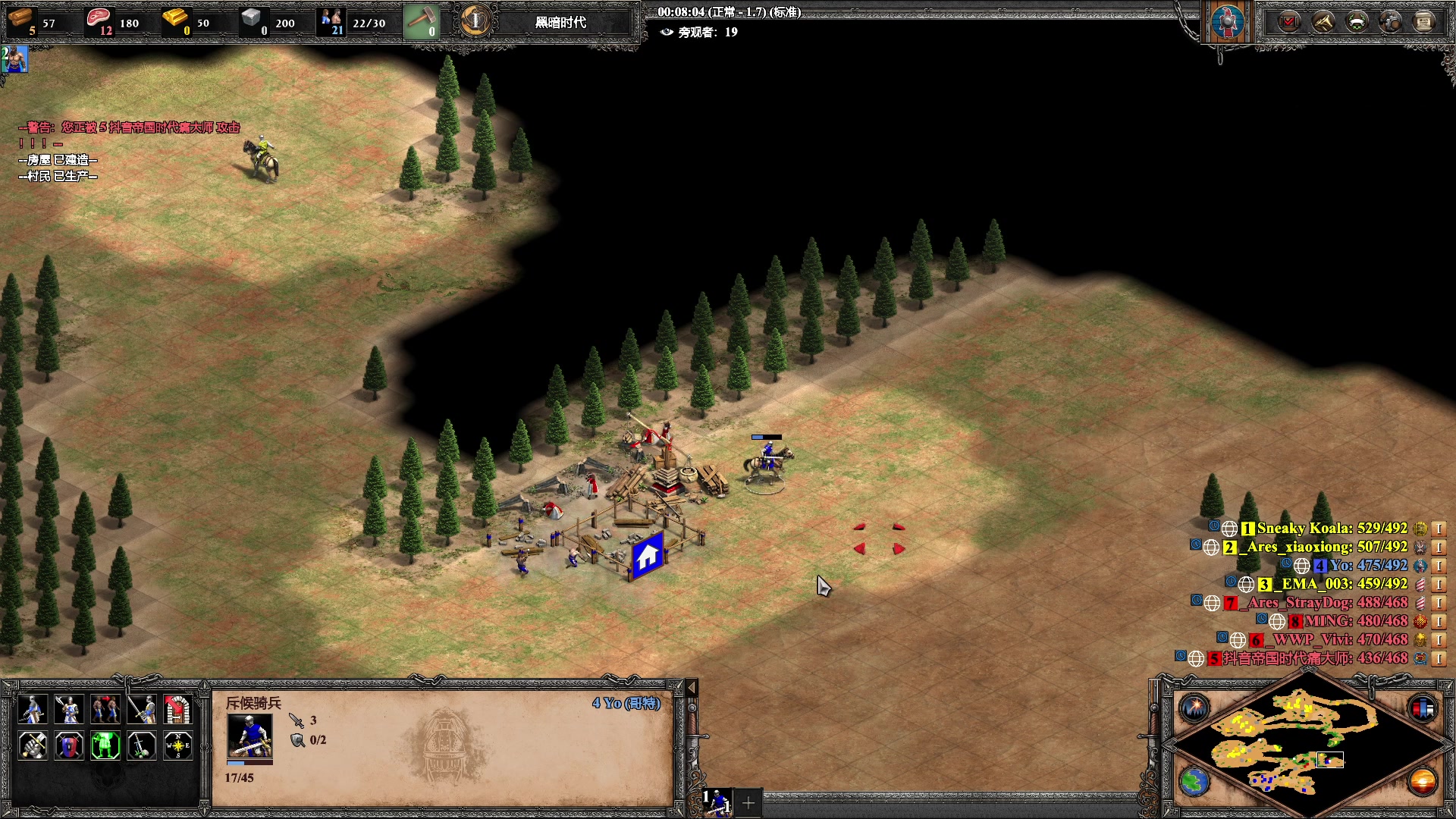Activate the compass rose patrol command
This screenshot has height=819, width=1456.
[x=177, y=746]
